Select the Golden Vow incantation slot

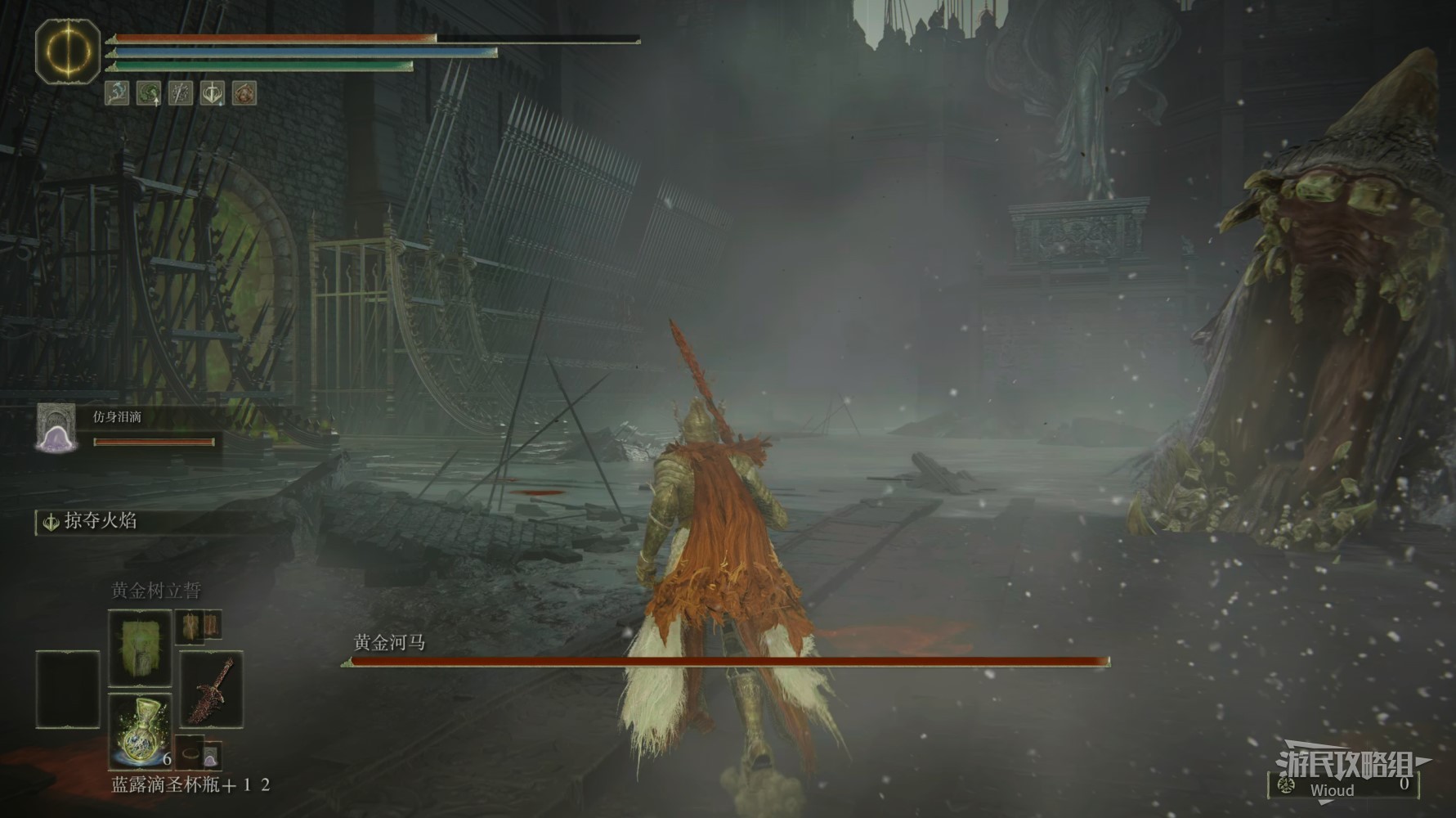pyautogui.click(x=140, y=648)
